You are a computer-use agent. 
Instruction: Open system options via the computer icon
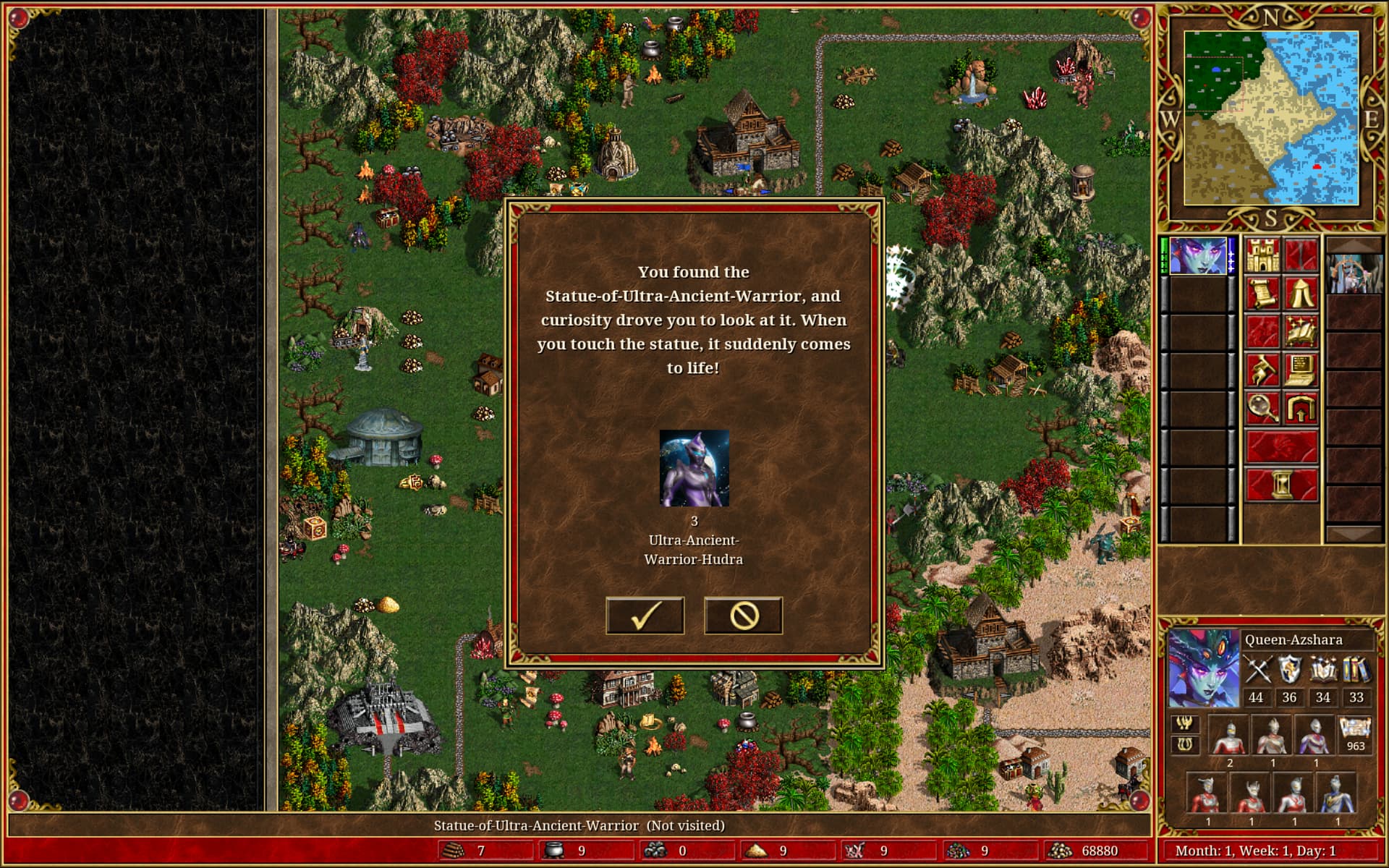pyautogui.click(x=1300, y=370)
